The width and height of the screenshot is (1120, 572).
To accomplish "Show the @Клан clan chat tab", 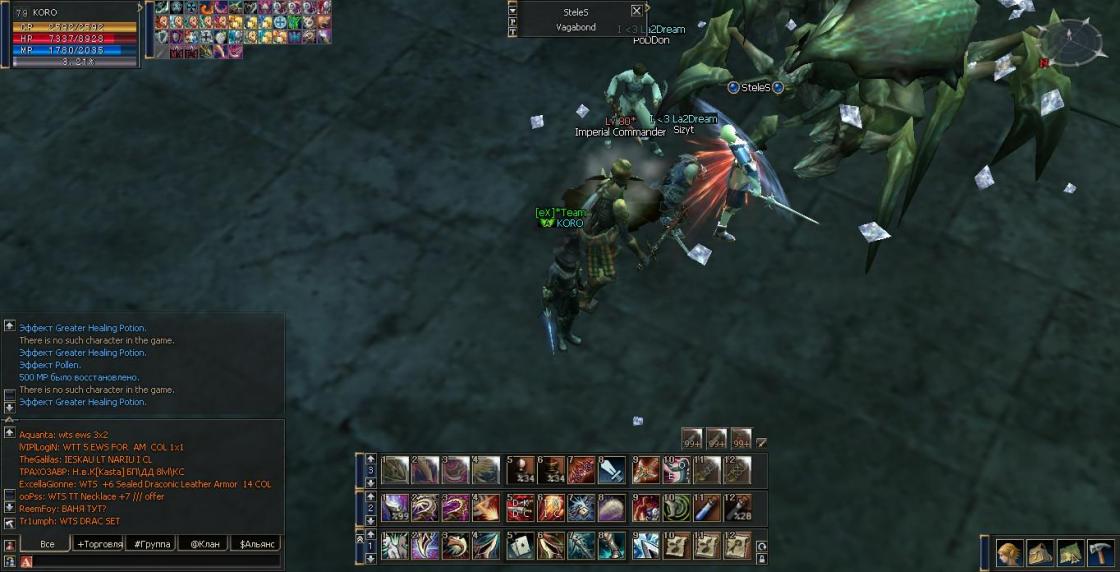I will click(x=203, y=544).
